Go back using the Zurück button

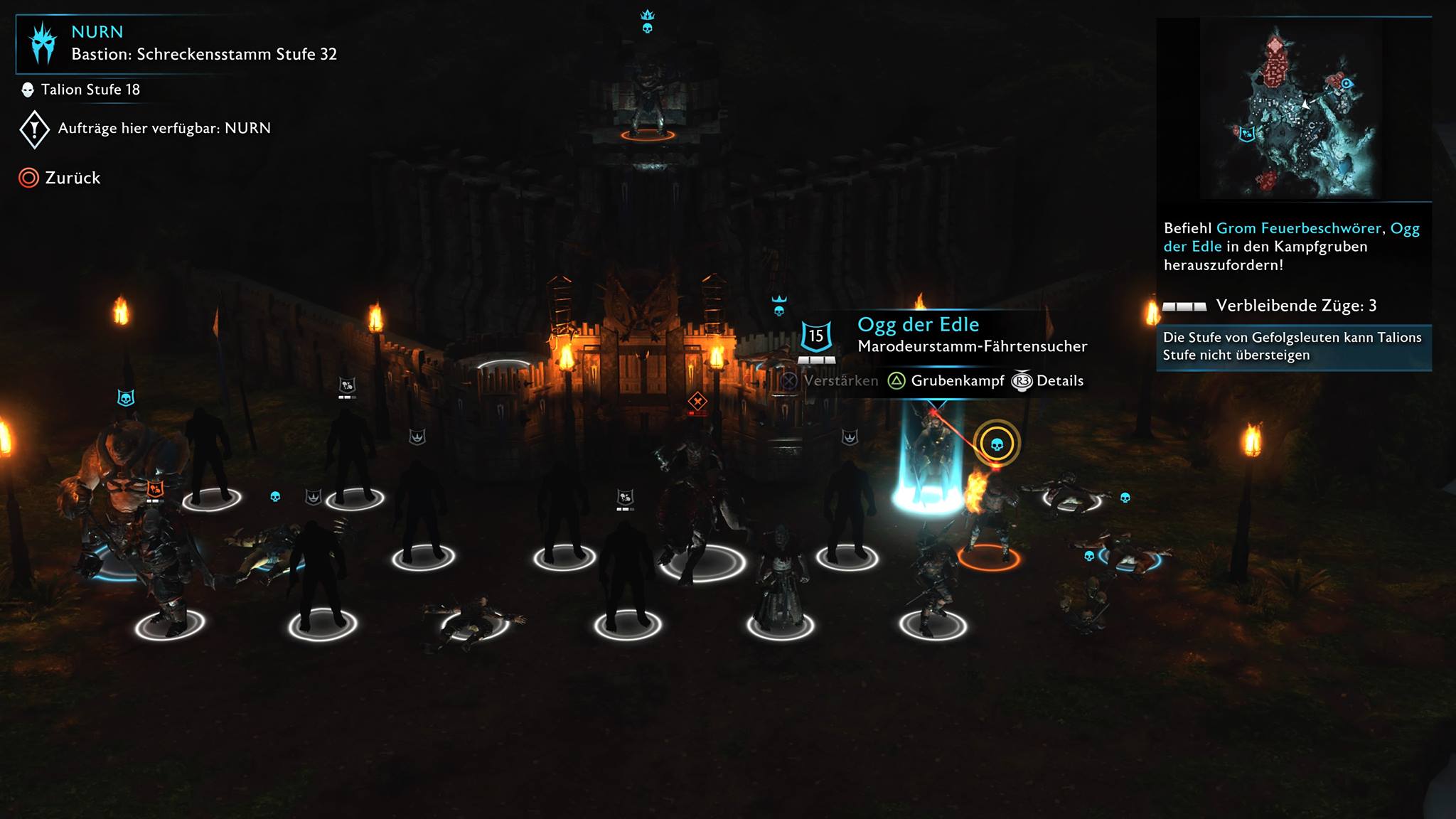point(60,178)
